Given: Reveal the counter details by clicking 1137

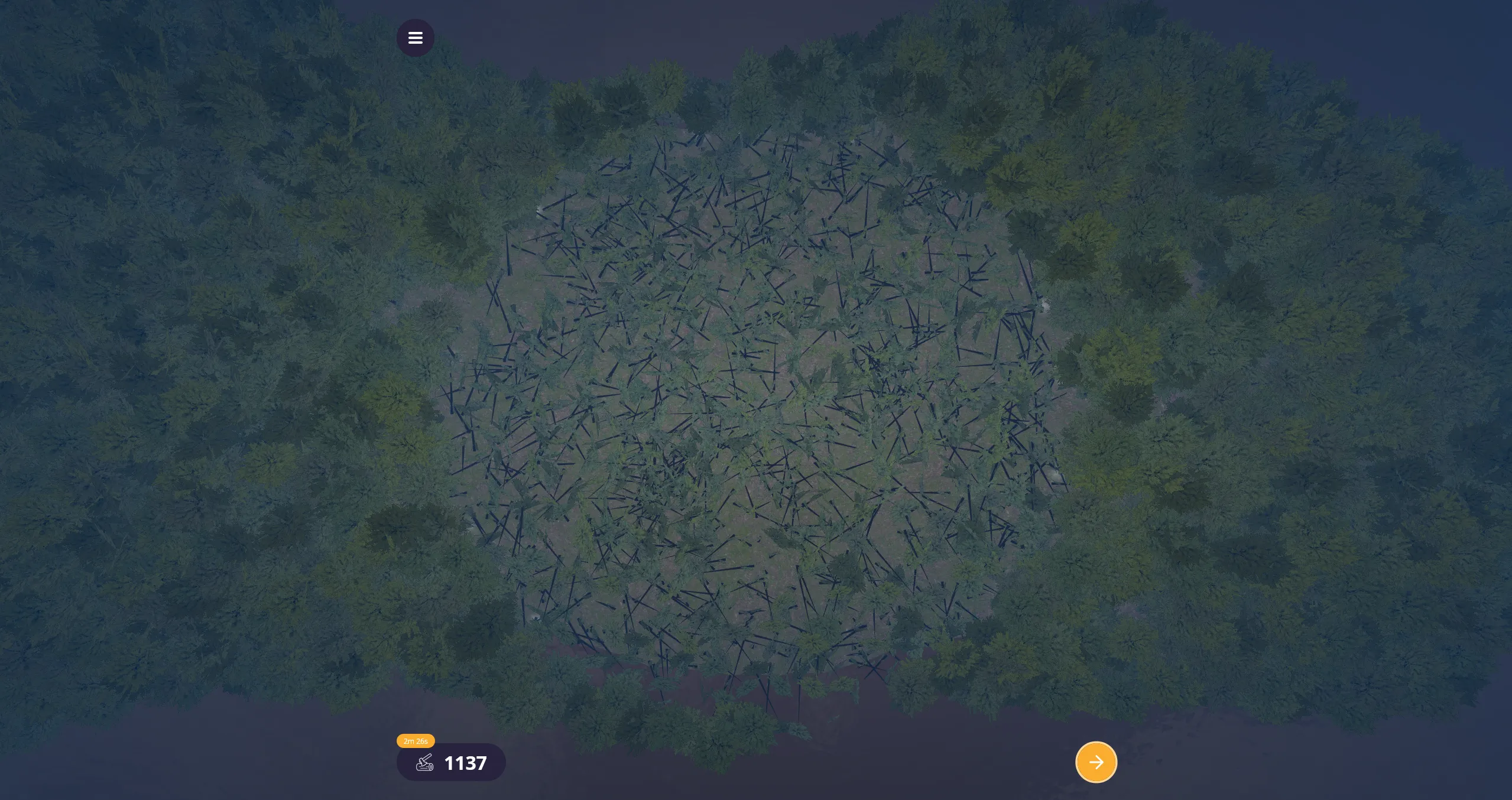Looking at the screenshot, I should (465, 762).
